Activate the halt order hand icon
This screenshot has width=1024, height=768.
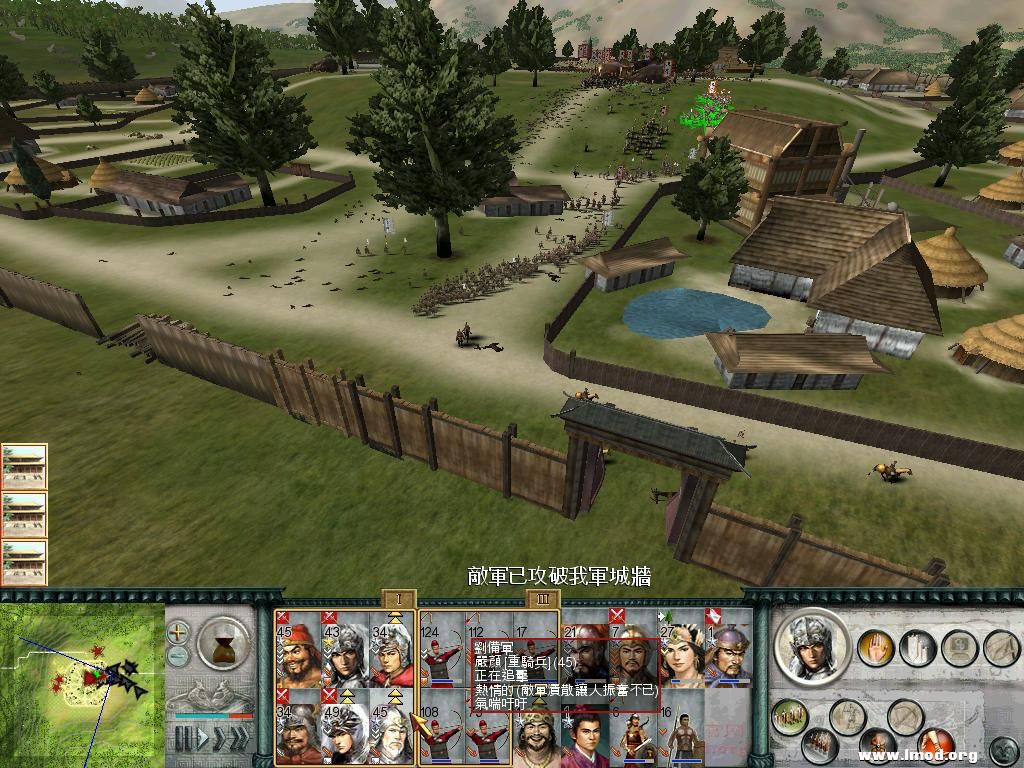pos(874,648)
